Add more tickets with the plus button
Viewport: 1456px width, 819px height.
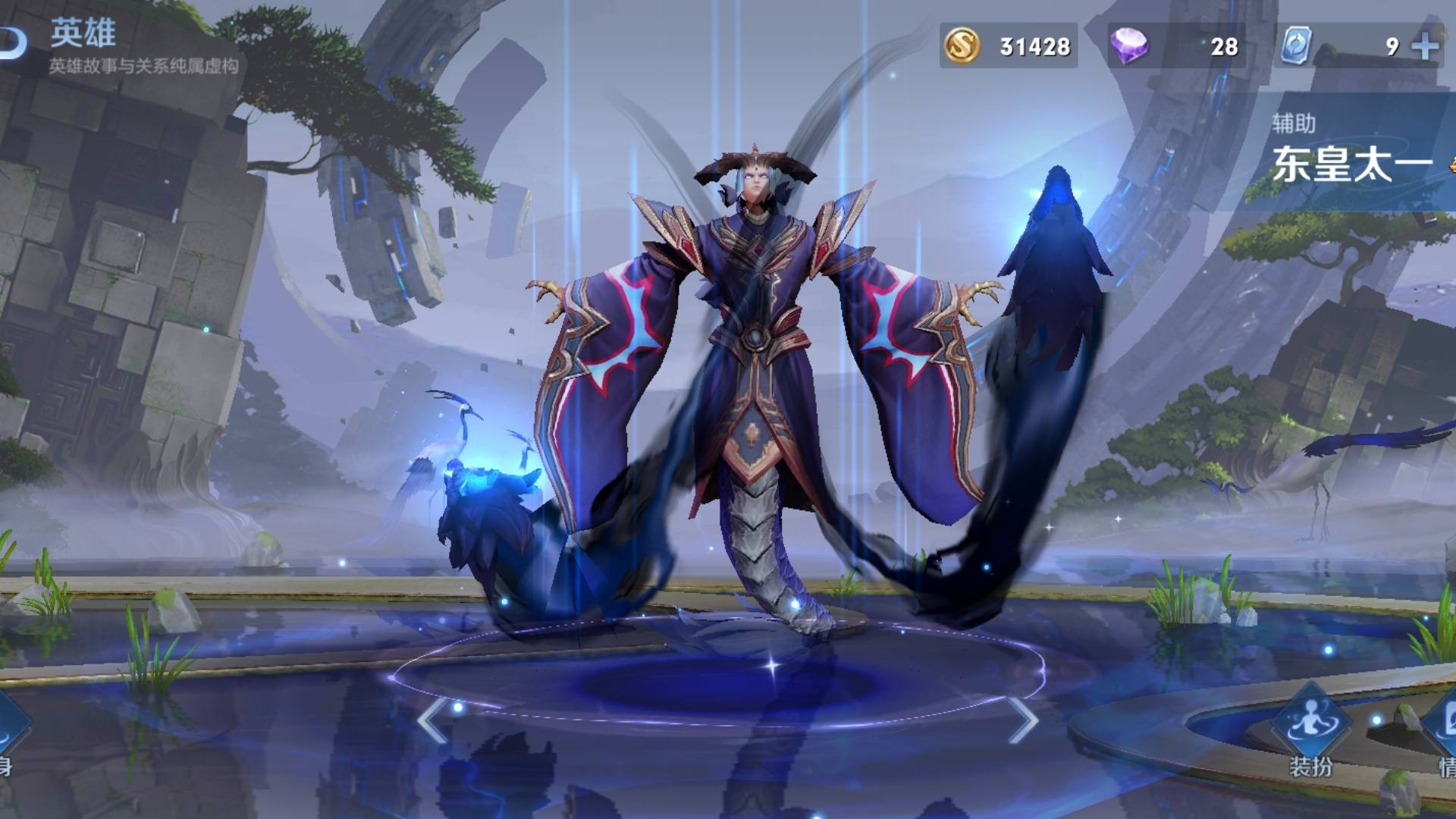tap(1425, 46)
